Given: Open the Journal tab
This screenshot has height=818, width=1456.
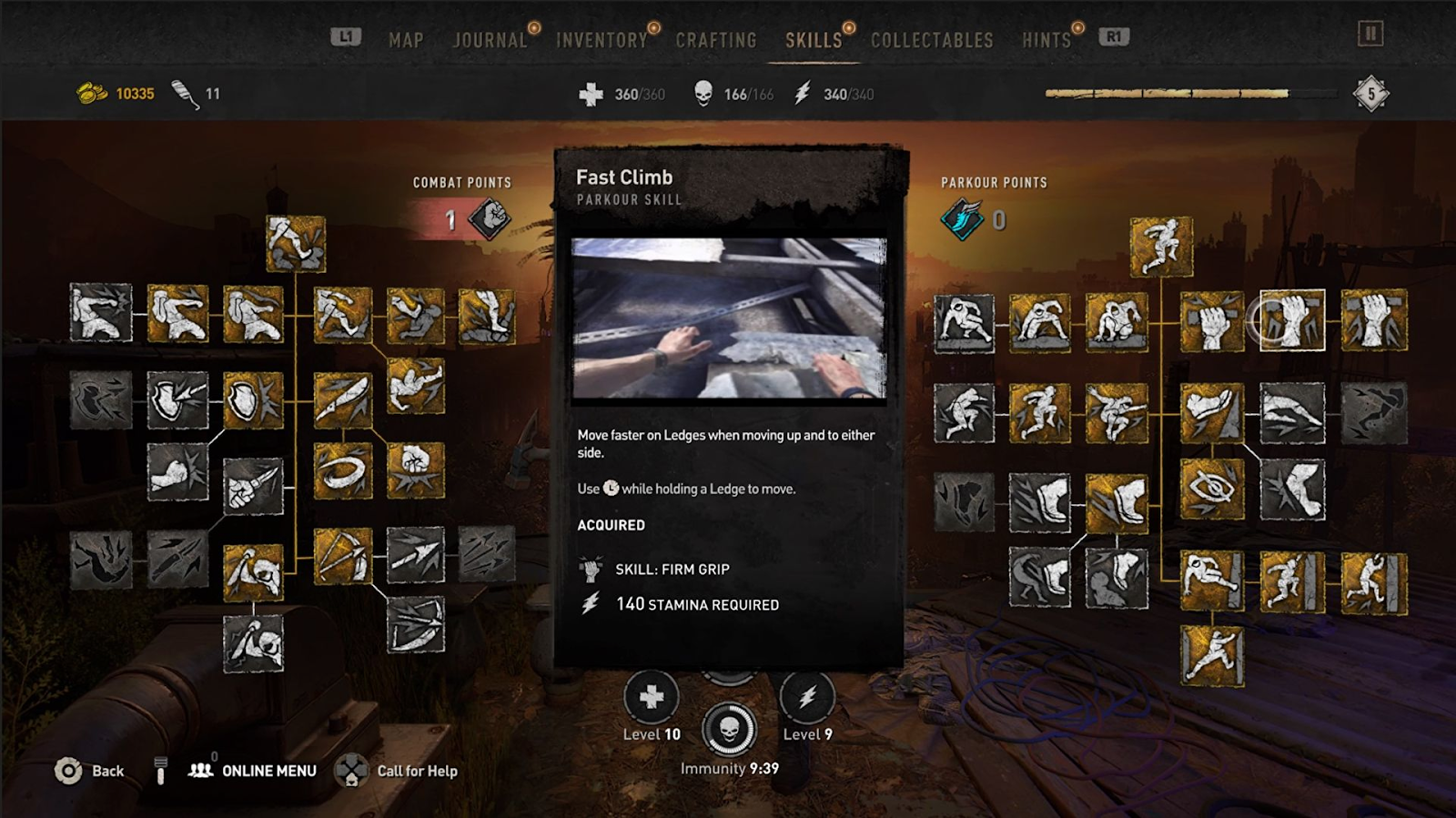Looking at the screenshot, I should (x=490, y=40).
